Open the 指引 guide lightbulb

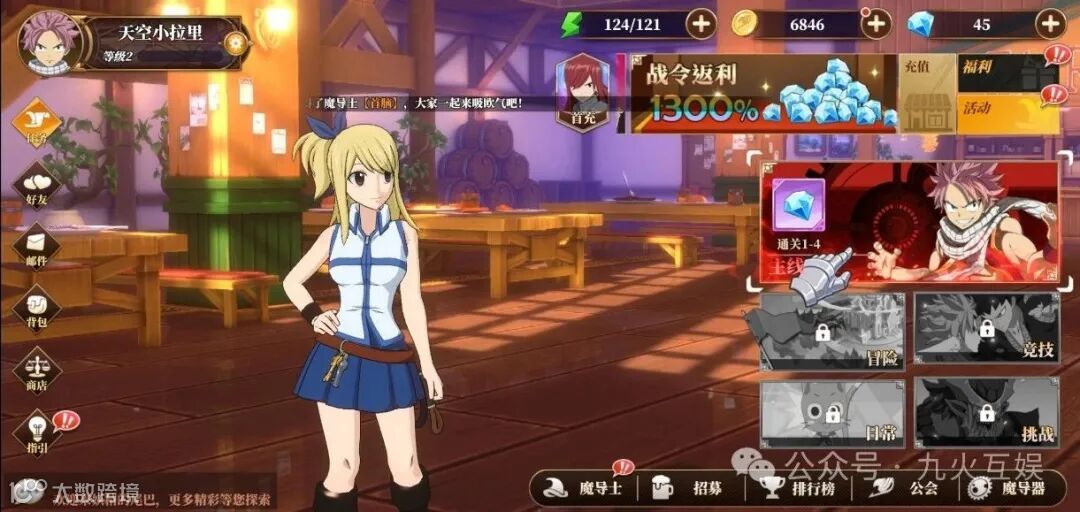point(37,432)
